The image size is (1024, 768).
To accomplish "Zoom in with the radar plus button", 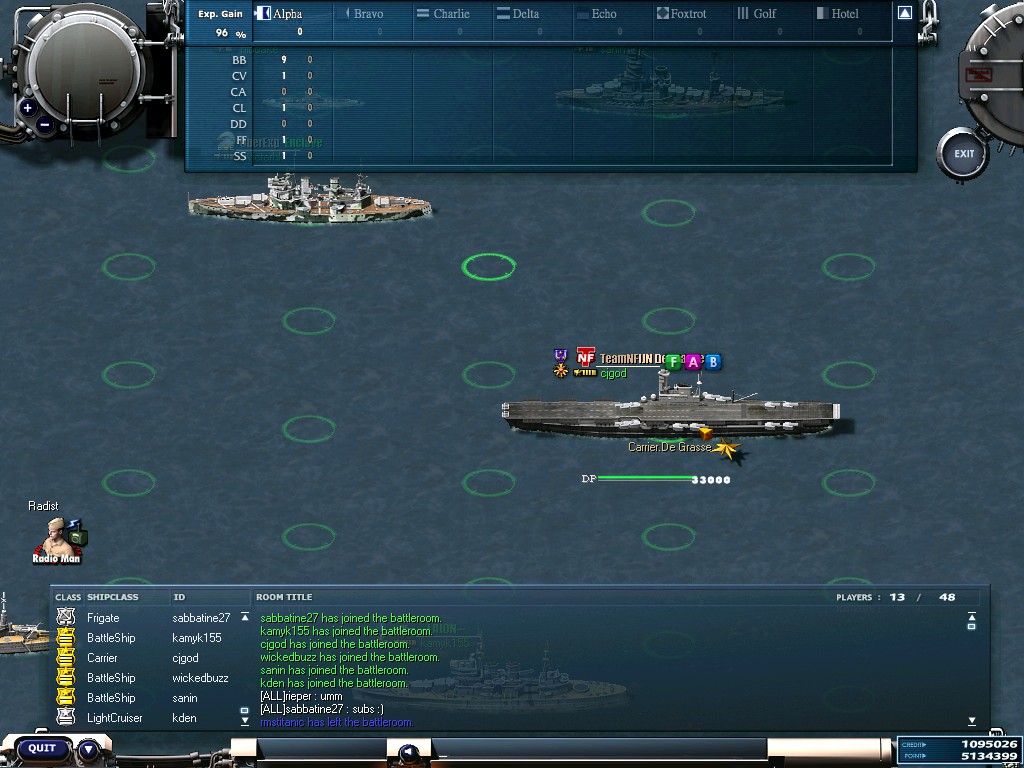I will coord(28,108).
